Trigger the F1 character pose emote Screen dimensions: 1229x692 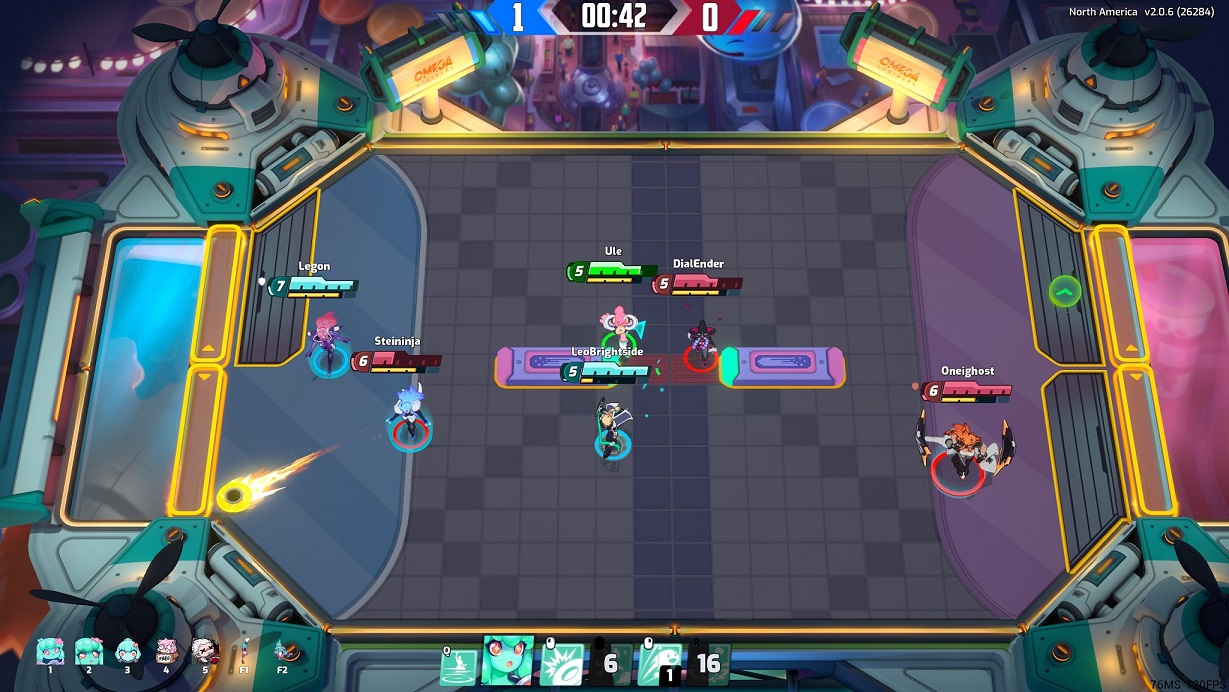243,651
